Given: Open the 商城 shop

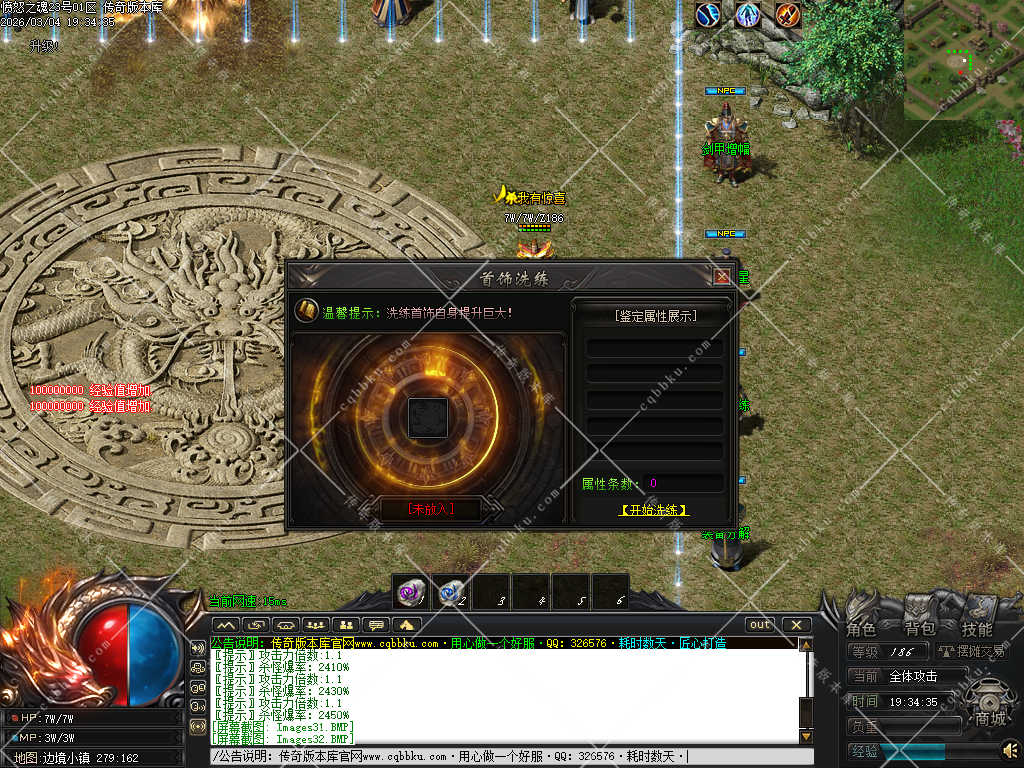Looking at the screenshot, I should 990,705.
